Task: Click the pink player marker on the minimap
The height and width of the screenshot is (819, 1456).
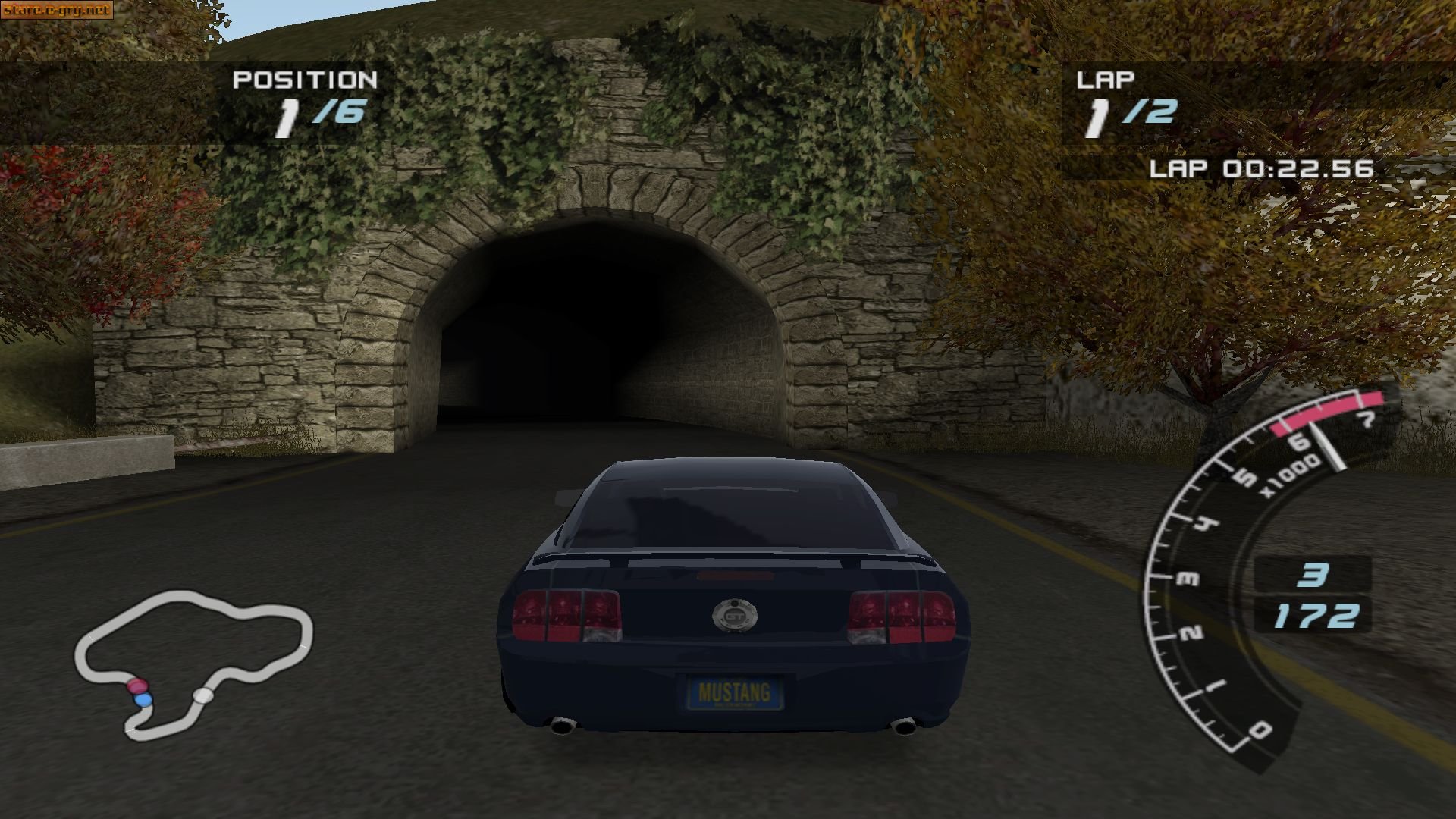Action: tap(136, 686)
